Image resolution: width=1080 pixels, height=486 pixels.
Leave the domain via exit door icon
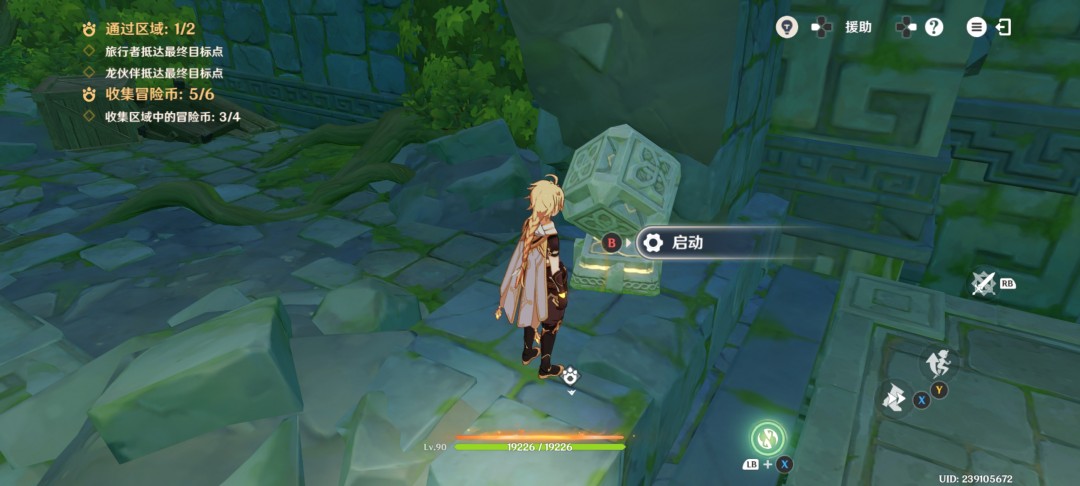click(1003, 27)
